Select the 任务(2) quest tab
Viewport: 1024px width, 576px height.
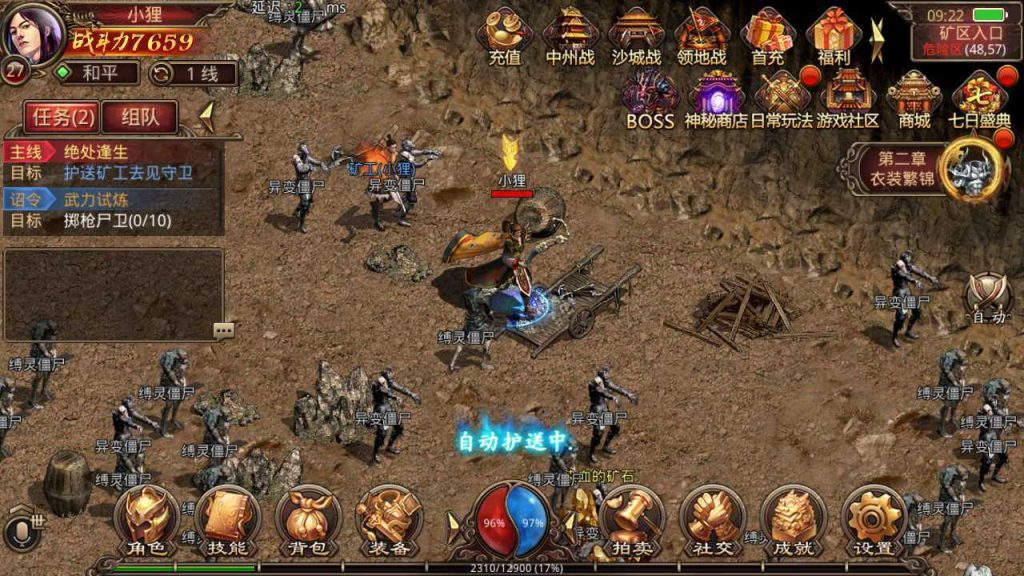pos(63,117)
